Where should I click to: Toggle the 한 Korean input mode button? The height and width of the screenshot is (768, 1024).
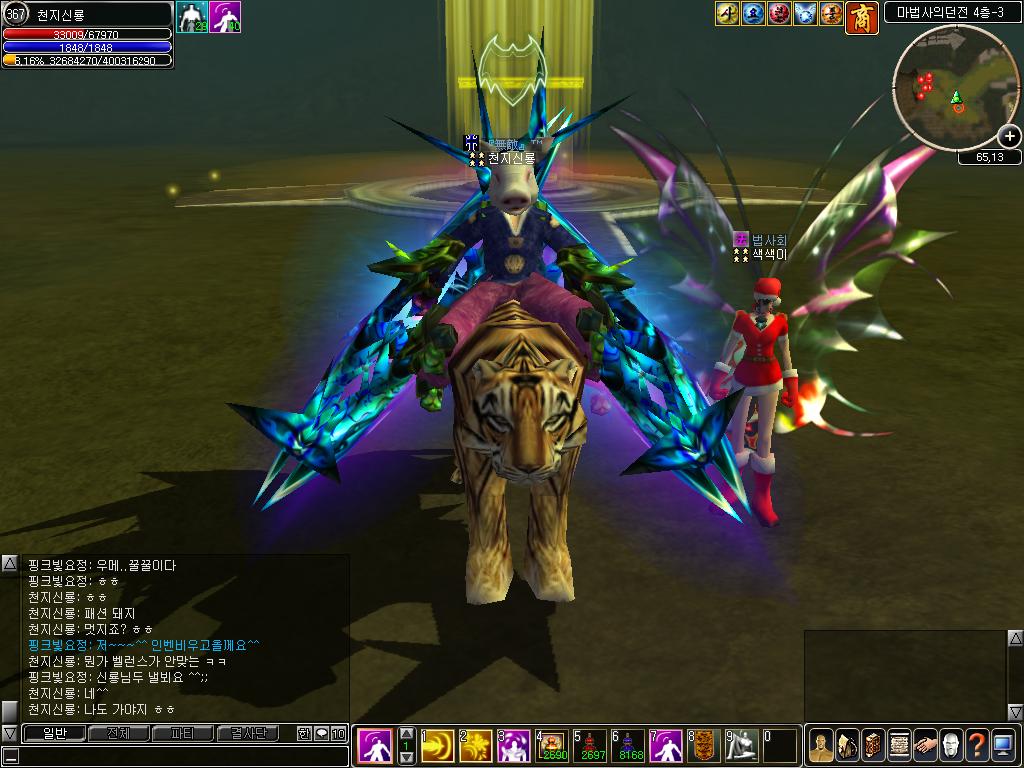tap(304, 733)
